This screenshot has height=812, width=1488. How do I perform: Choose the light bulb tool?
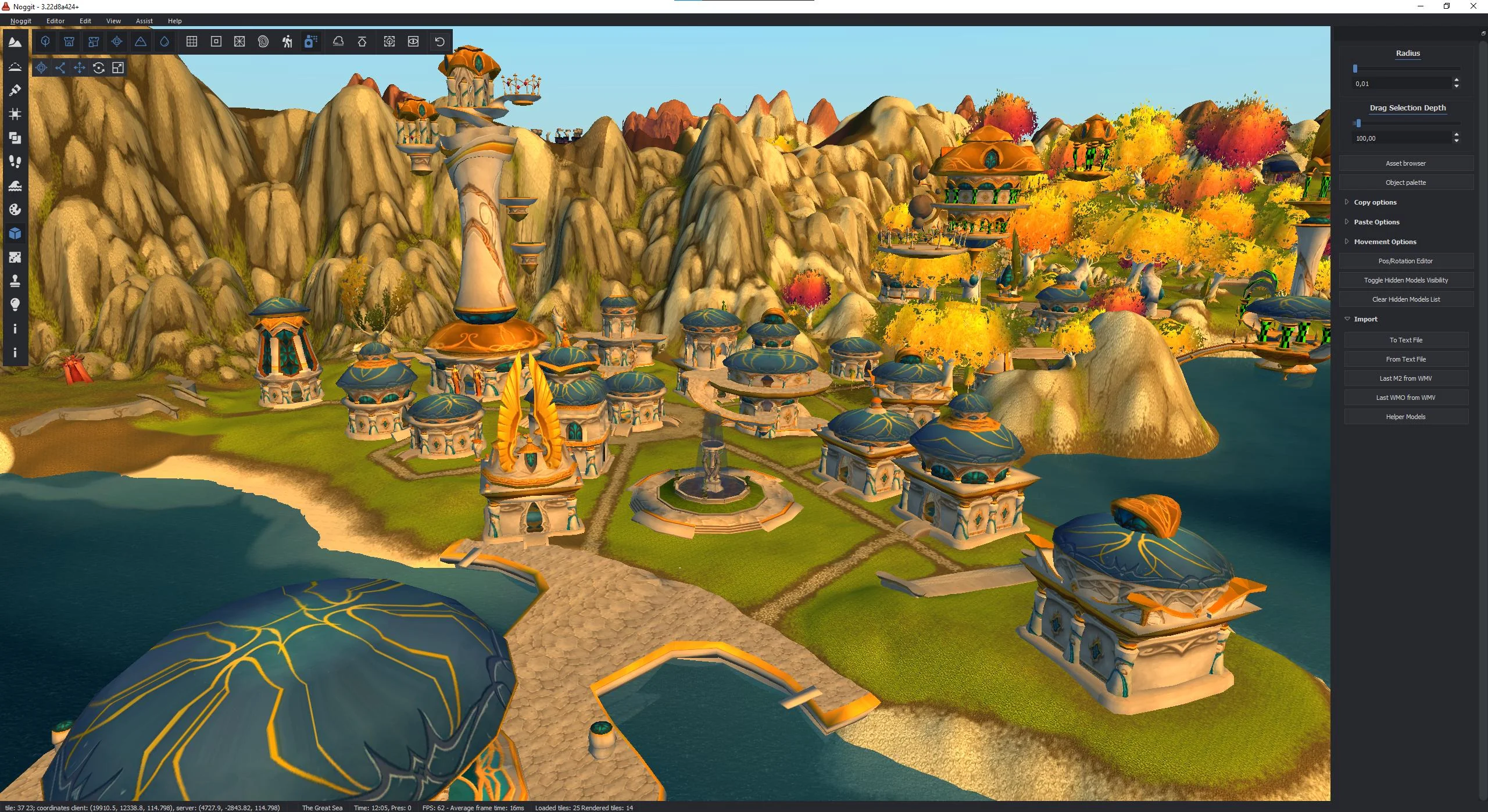15,305
